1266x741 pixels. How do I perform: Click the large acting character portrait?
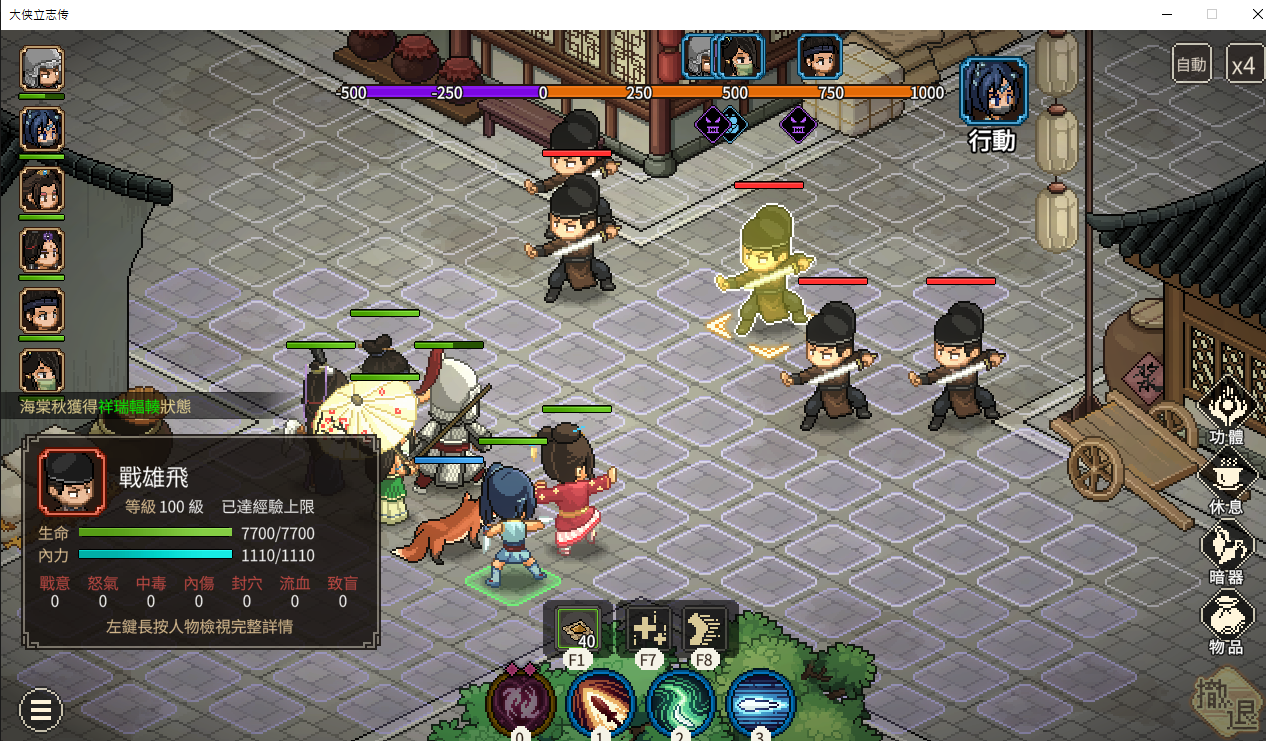point(993,91)
